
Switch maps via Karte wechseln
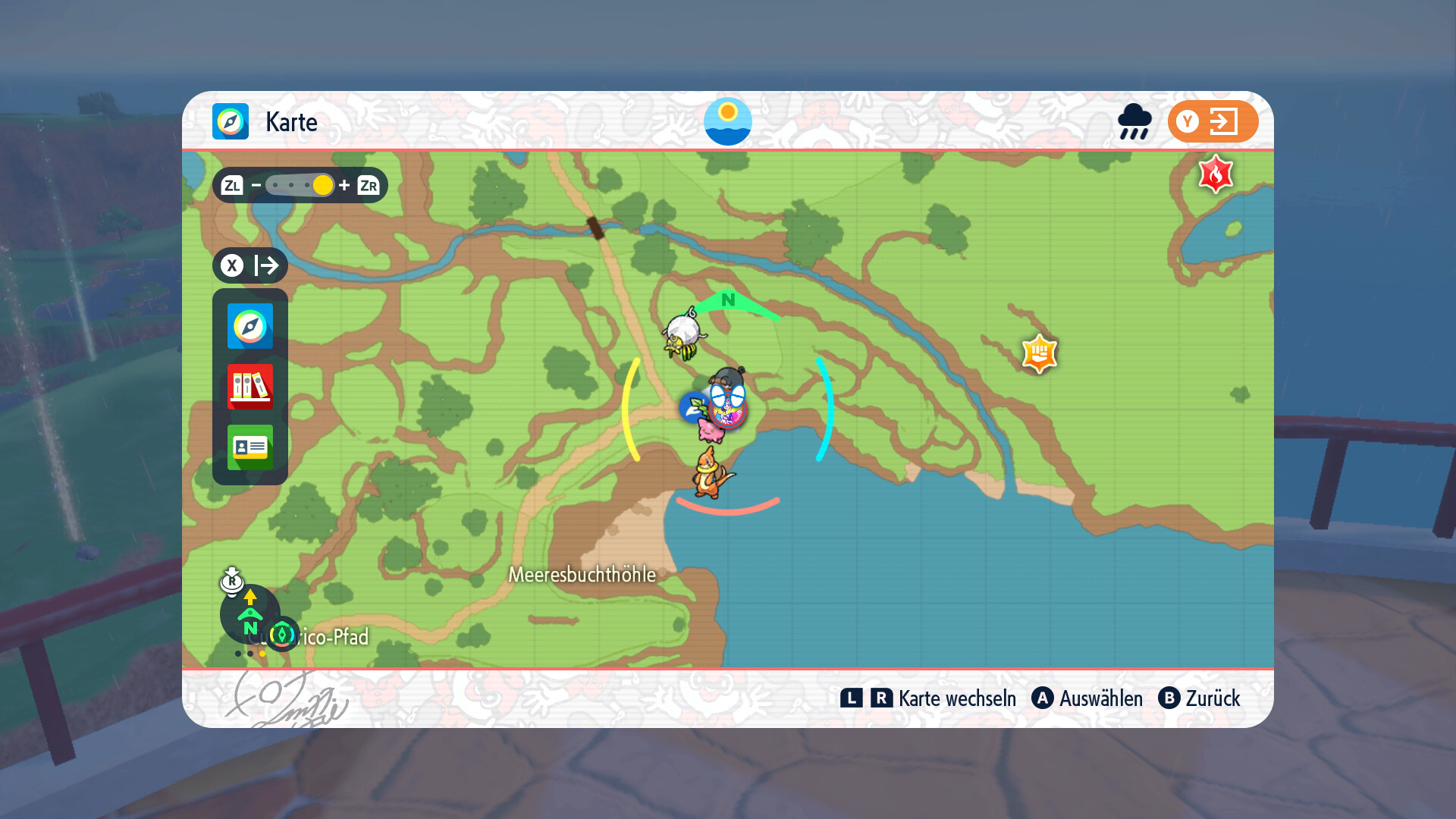click(x=928, y=698)
